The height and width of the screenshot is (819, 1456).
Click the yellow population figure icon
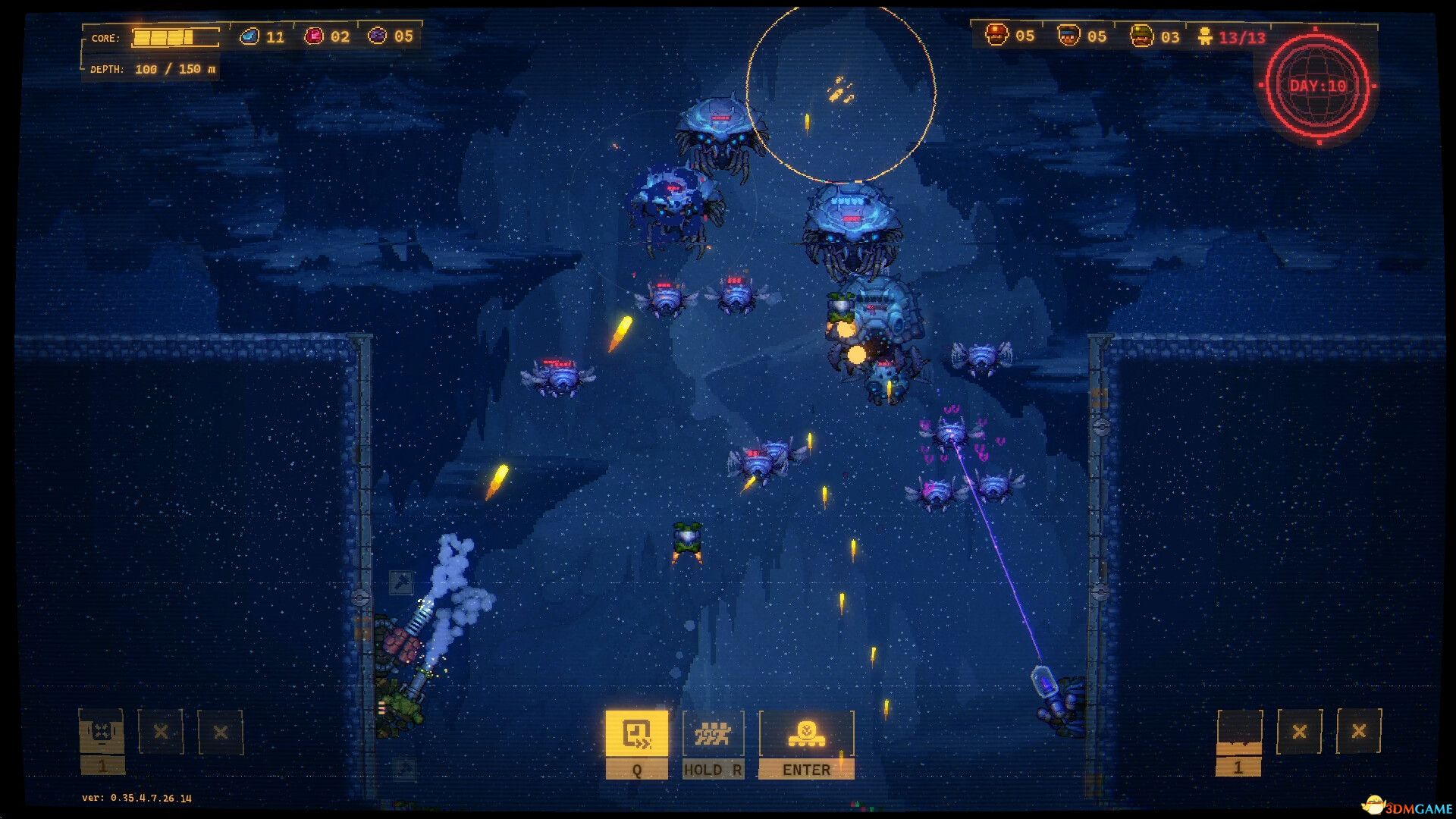pyautogui.click(x=1205, y=36)
